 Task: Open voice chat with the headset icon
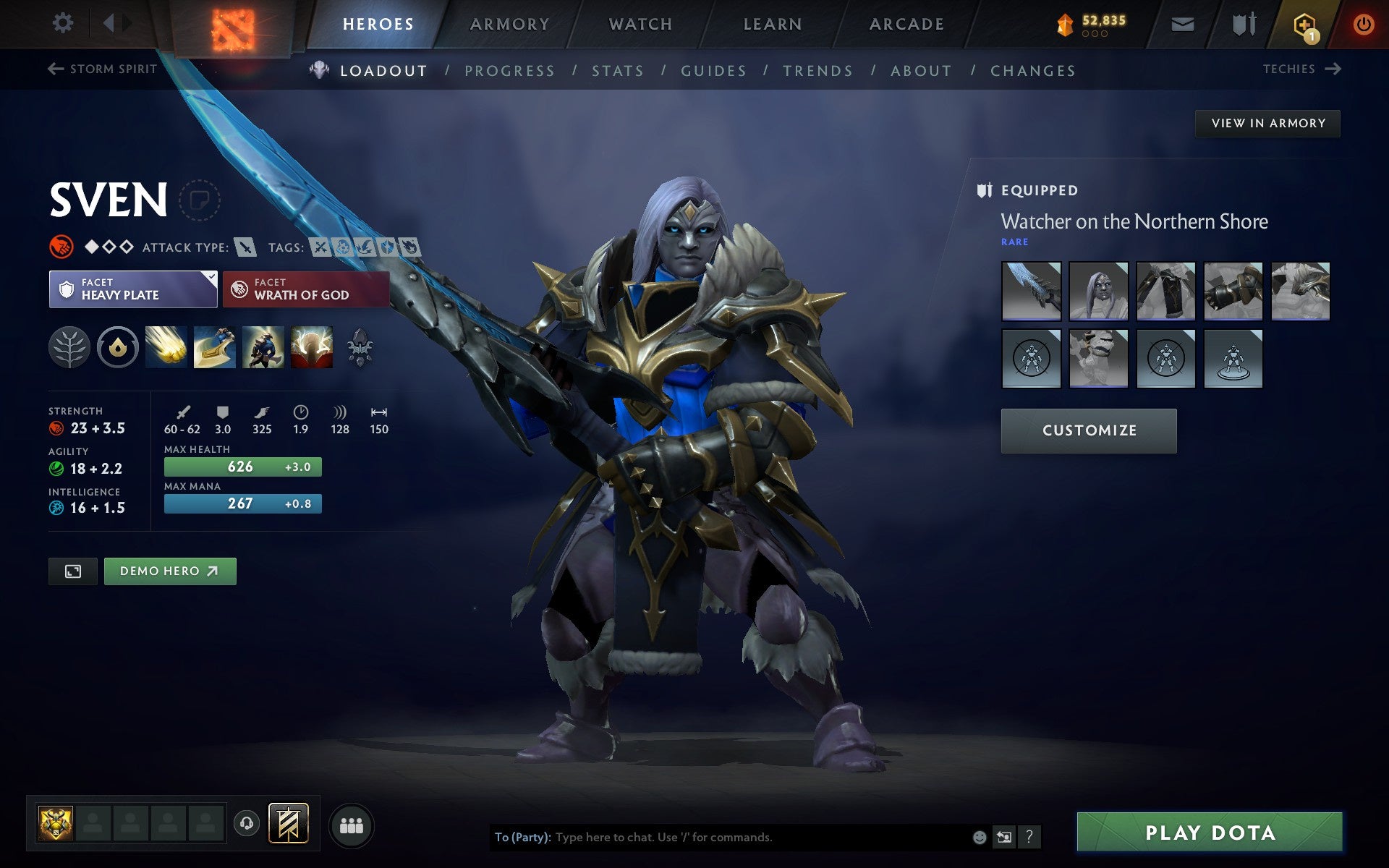(x=245, y=823)
